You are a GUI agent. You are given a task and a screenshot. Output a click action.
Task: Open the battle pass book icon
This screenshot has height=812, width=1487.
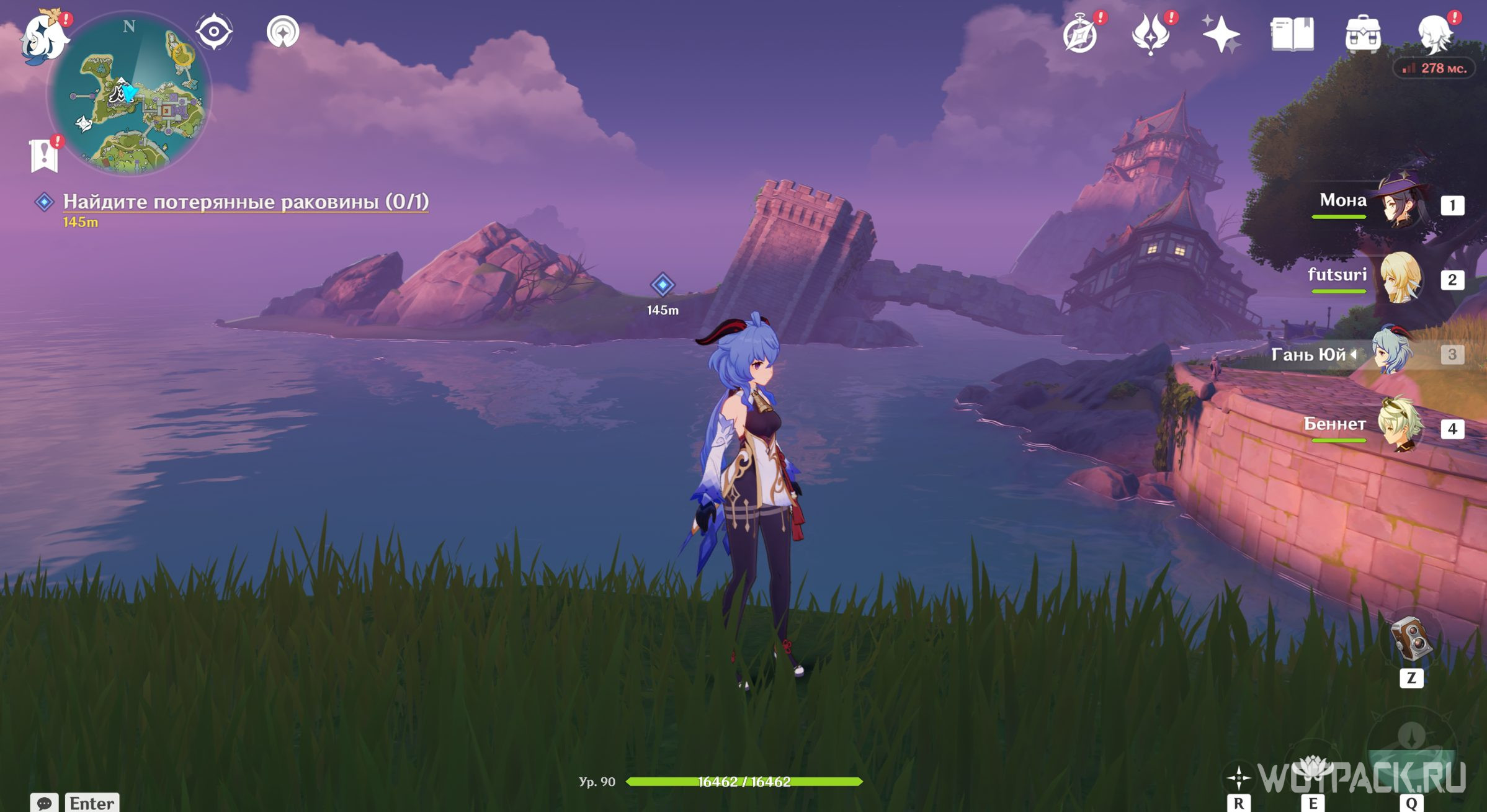click(1292, 34)
